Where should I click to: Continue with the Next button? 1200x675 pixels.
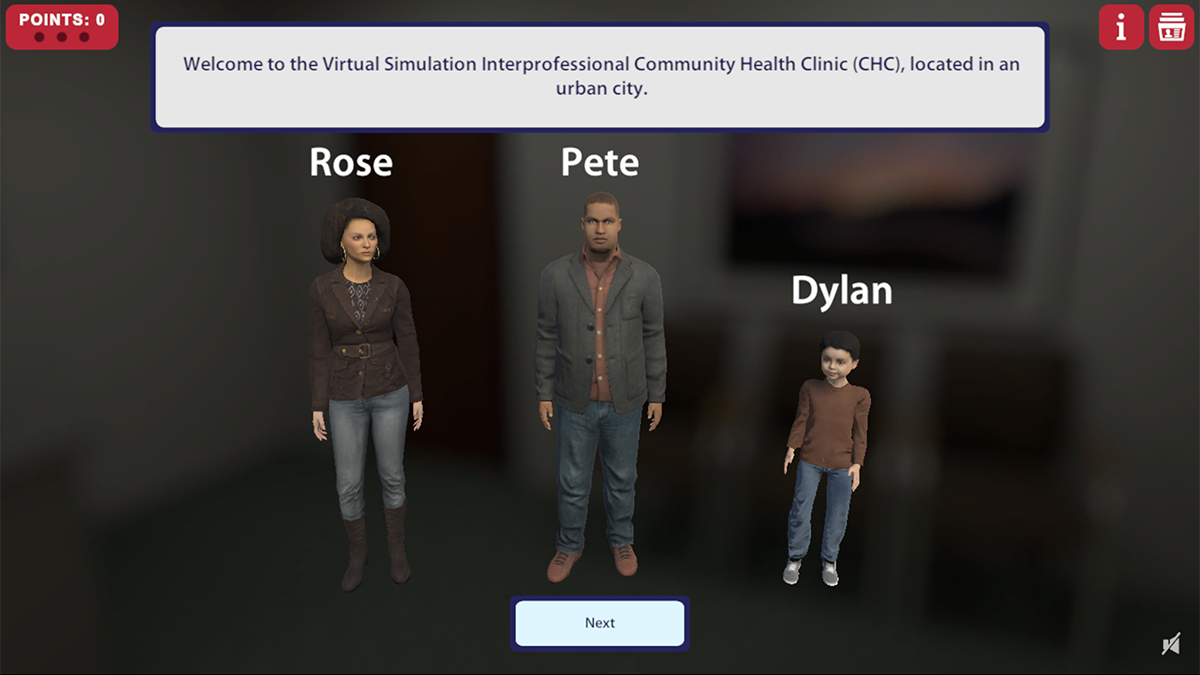pyautogui.click(x=600, y=623)
